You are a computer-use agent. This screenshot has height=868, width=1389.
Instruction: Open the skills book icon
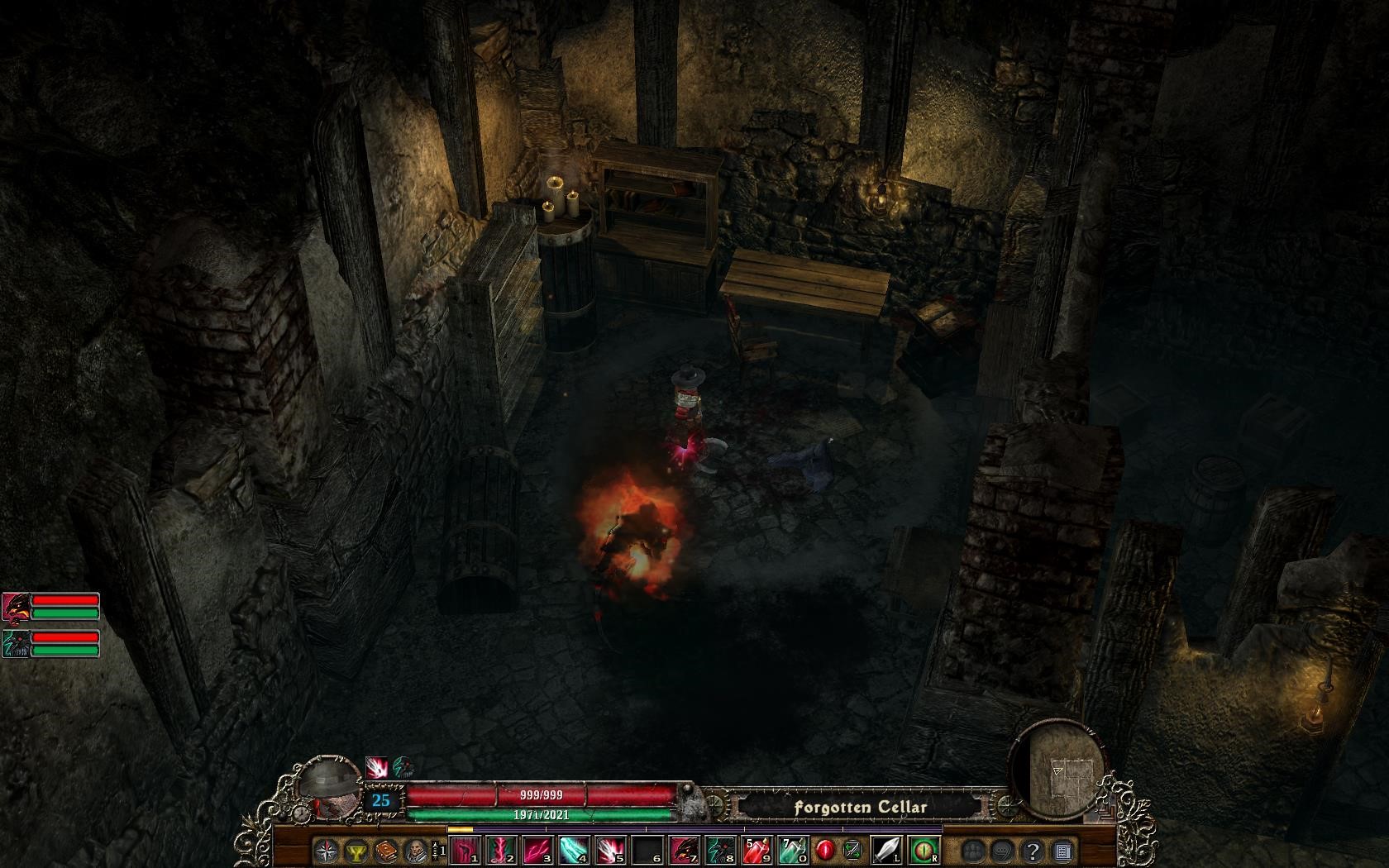pos(384,851)
